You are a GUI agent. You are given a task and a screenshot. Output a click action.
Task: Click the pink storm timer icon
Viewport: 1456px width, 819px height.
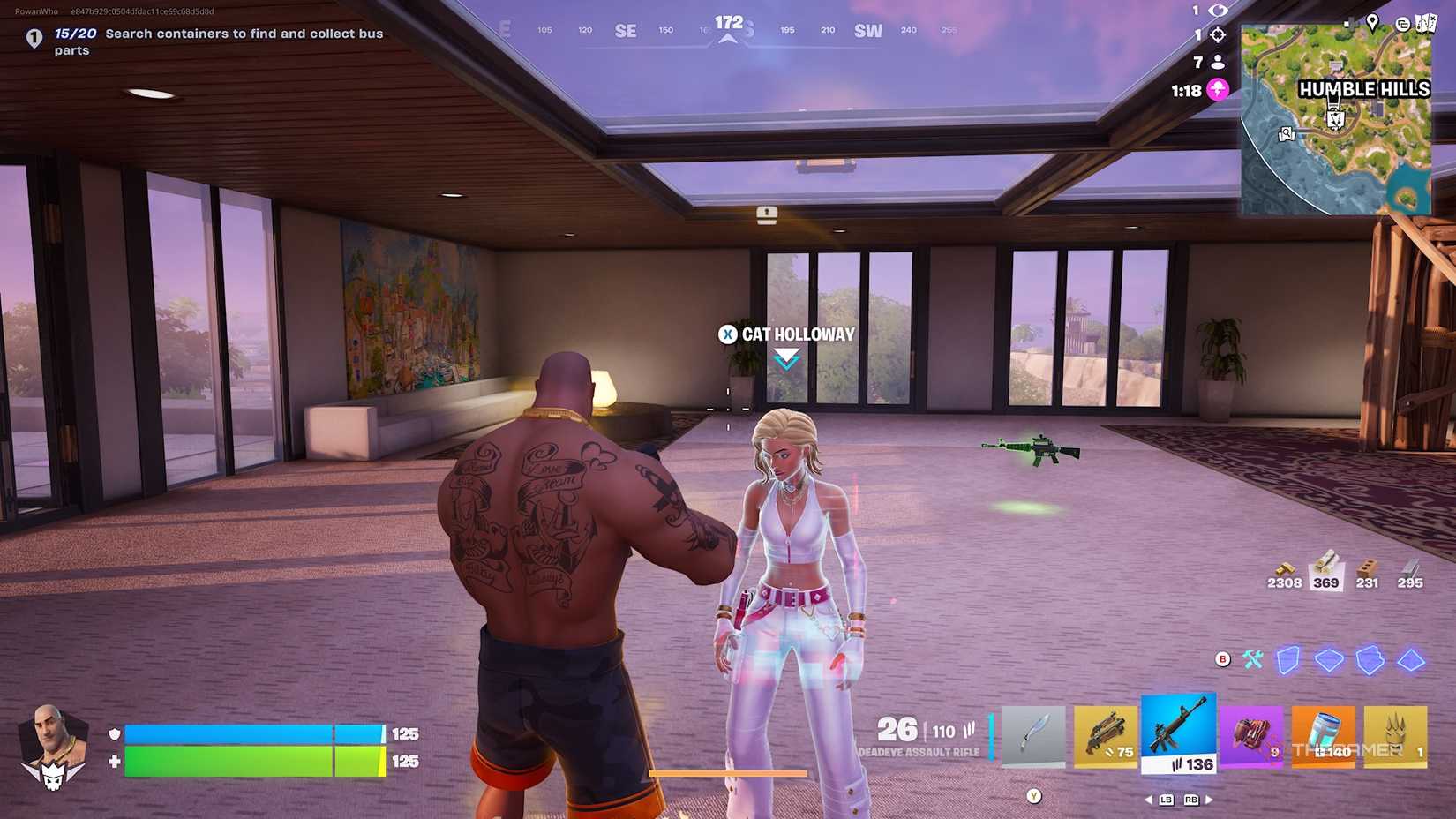[x=1217, y=89]
